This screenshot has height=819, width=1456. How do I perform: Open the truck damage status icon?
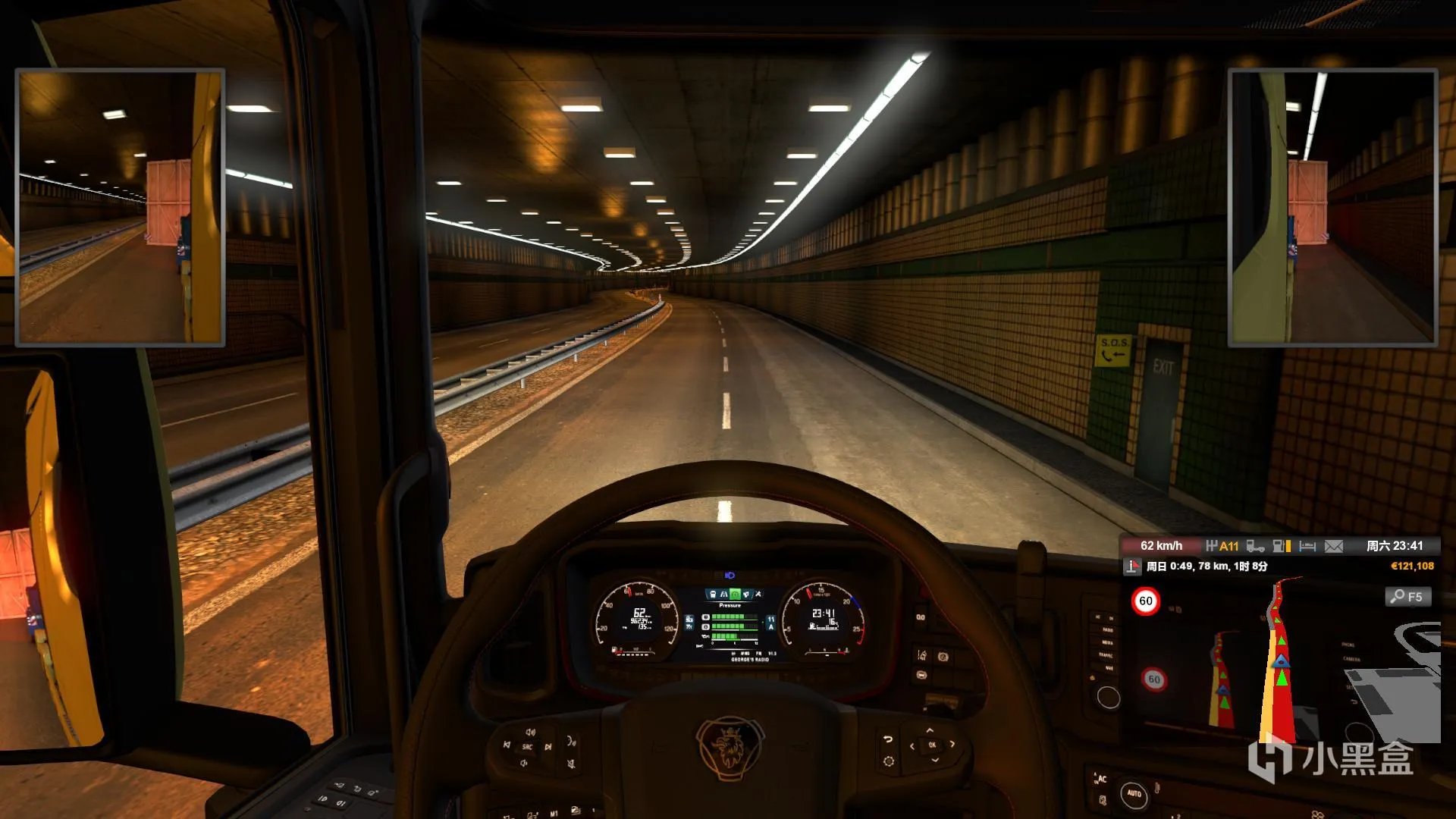1255,546
